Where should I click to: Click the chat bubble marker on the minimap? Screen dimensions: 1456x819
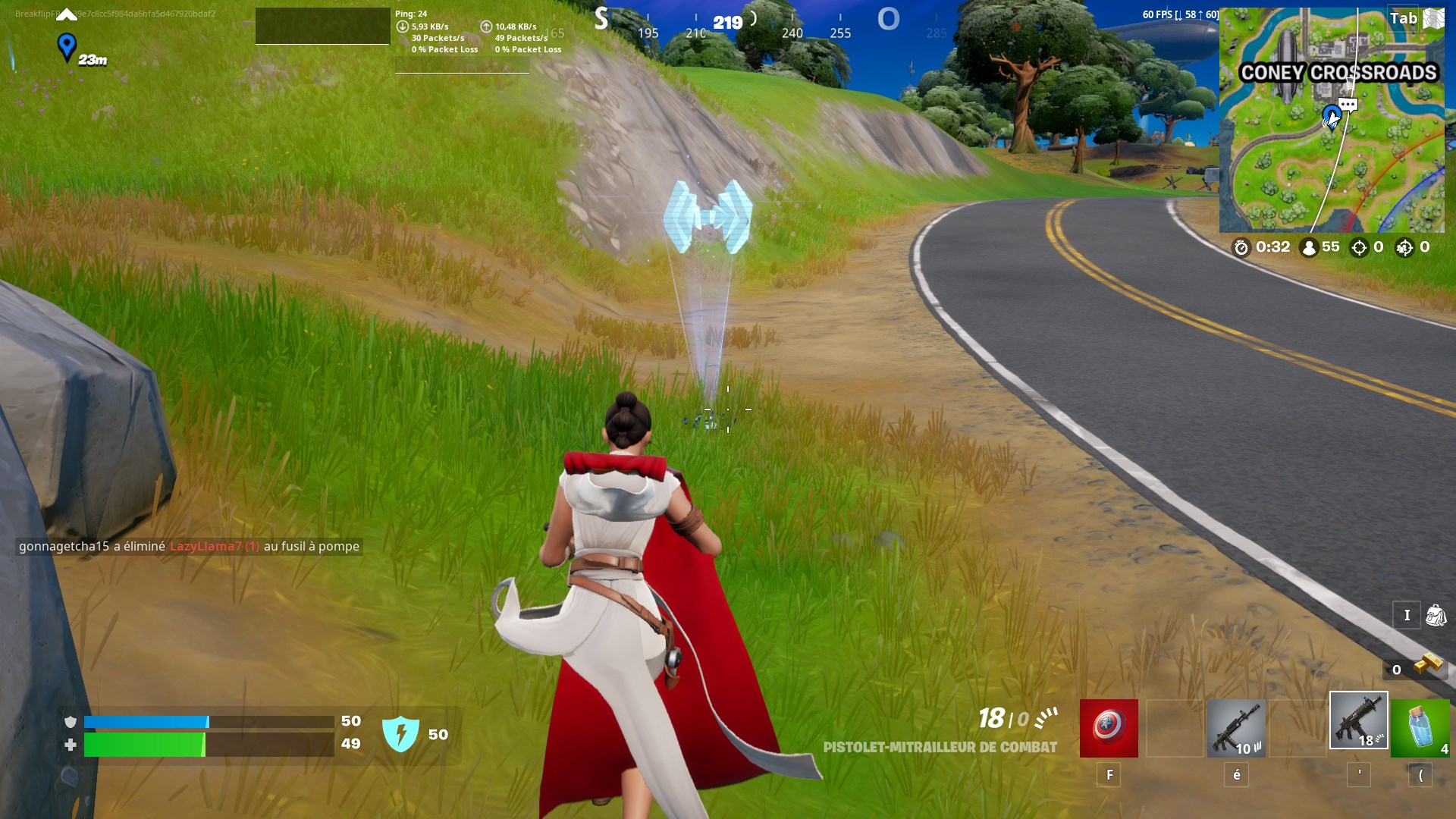click(x=1347, y=105)
